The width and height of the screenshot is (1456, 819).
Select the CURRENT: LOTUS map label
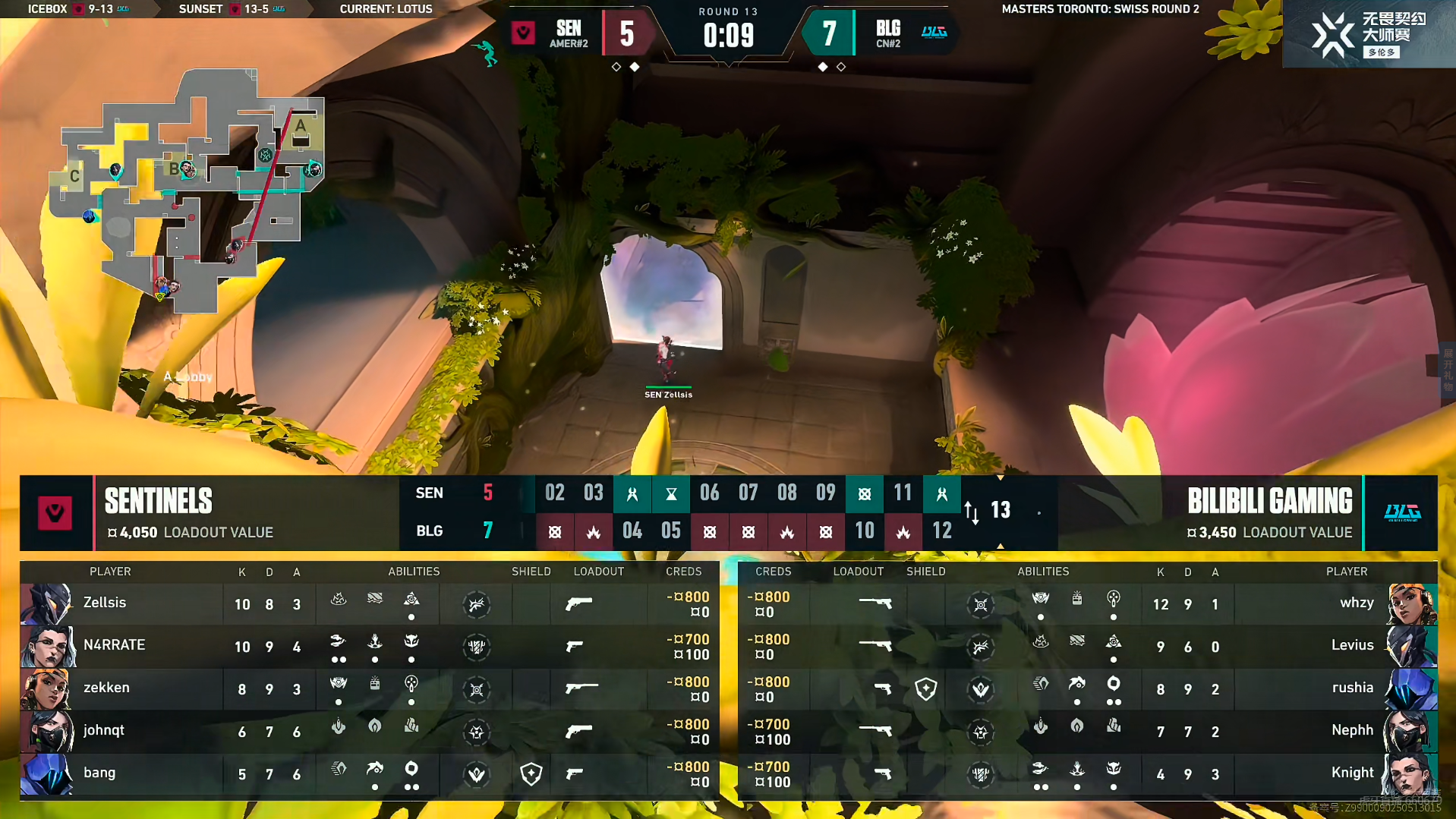[386, 9]
